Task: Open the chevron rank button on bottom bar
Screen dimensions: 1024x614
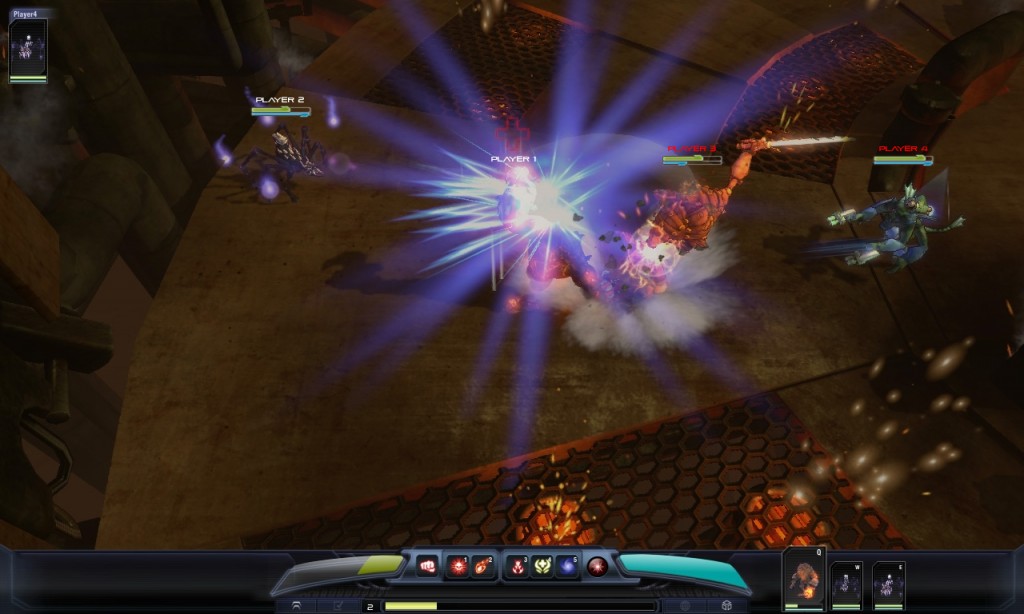Action: [296, 606]
